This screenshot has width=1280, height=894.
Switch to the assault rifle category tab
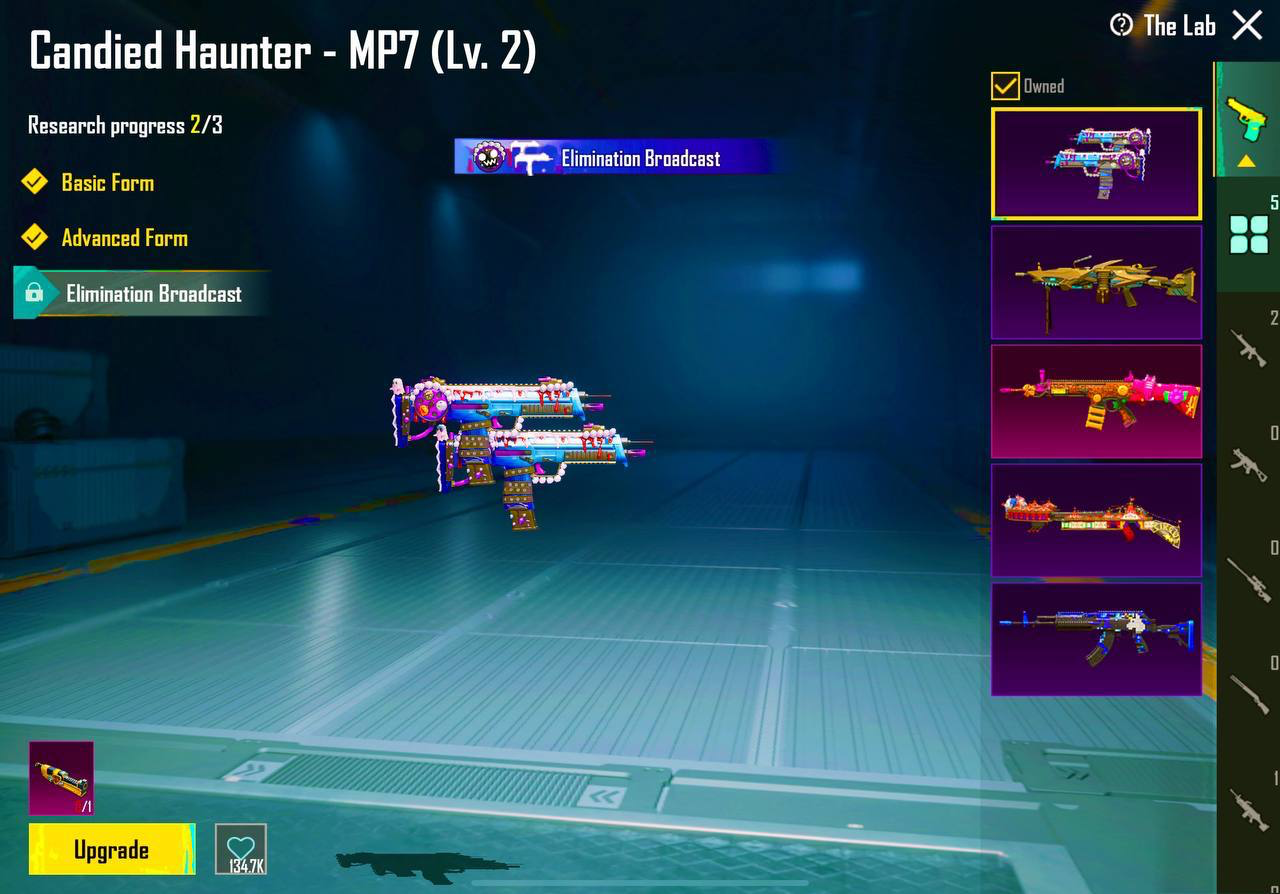coord(1248,349)
